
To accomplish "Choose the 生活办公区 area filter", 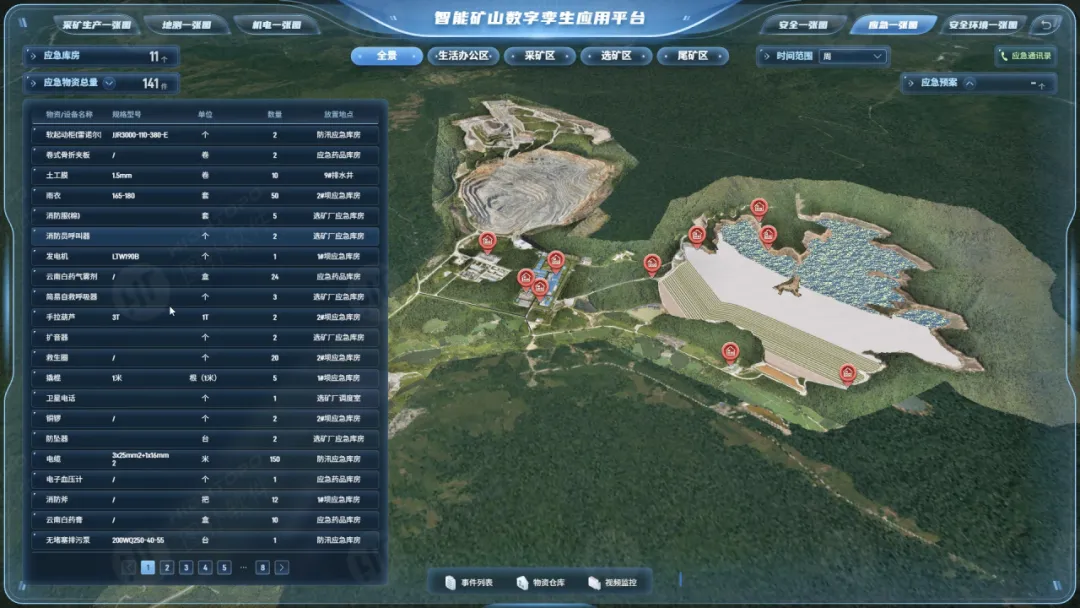I will [x=463, y=56].
